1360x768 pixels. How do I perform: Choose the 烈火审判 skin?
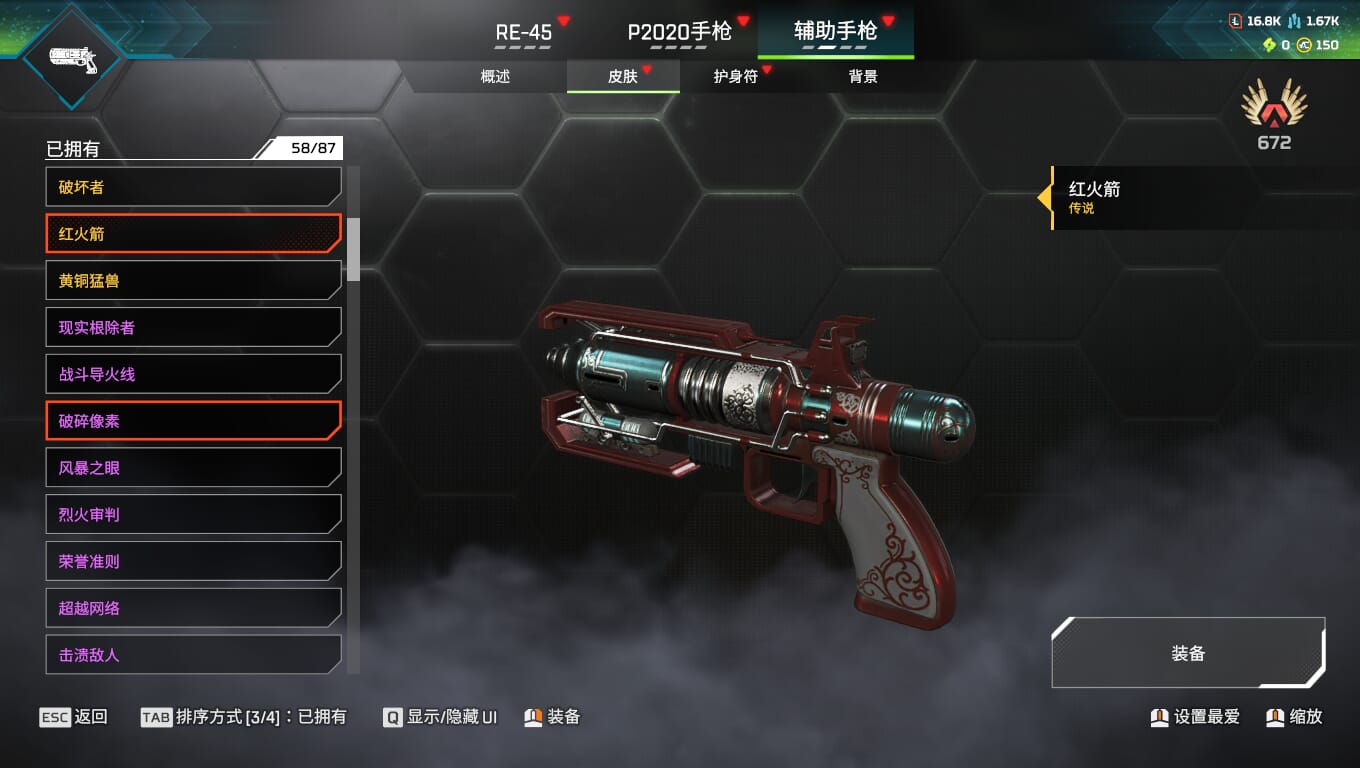(193, 515)
